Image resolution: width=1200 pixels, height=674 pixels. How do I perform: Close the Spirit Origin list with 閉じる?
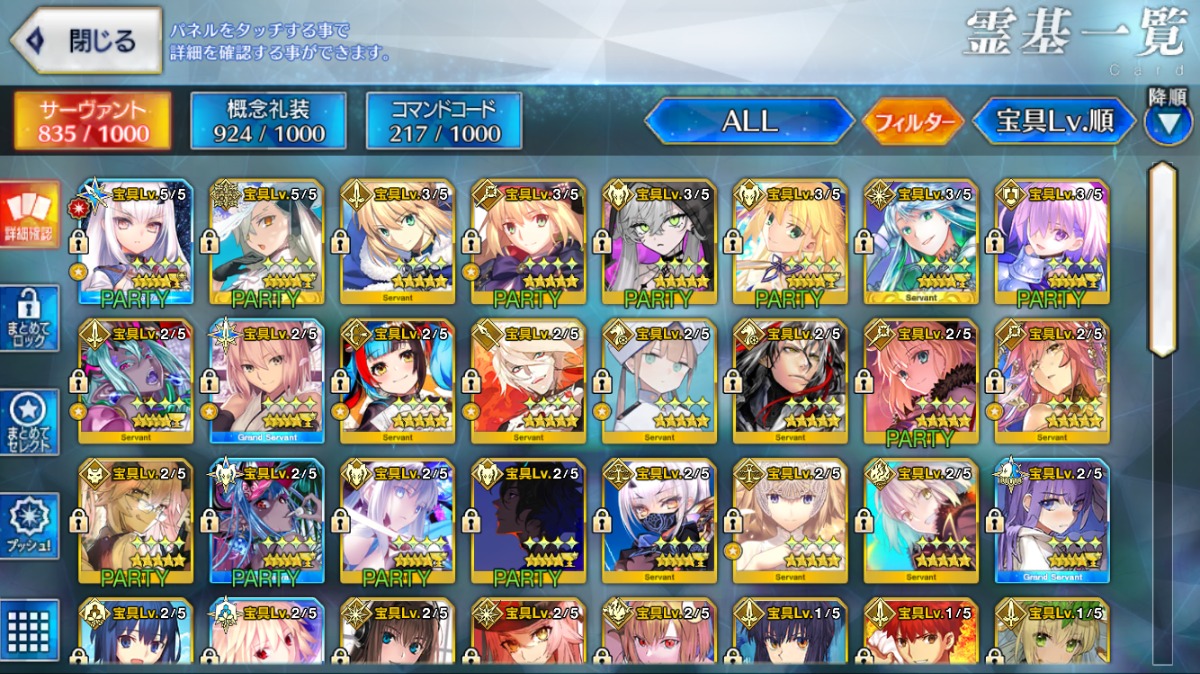(x=87, y=41)
